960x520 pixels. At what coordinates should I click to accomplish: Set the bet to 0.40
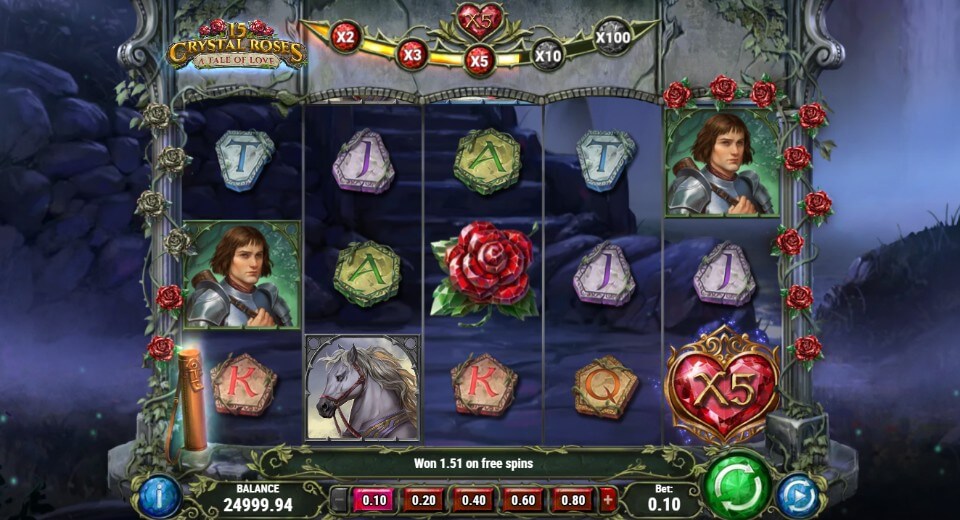pyautogui.click(x=472, y=499)
